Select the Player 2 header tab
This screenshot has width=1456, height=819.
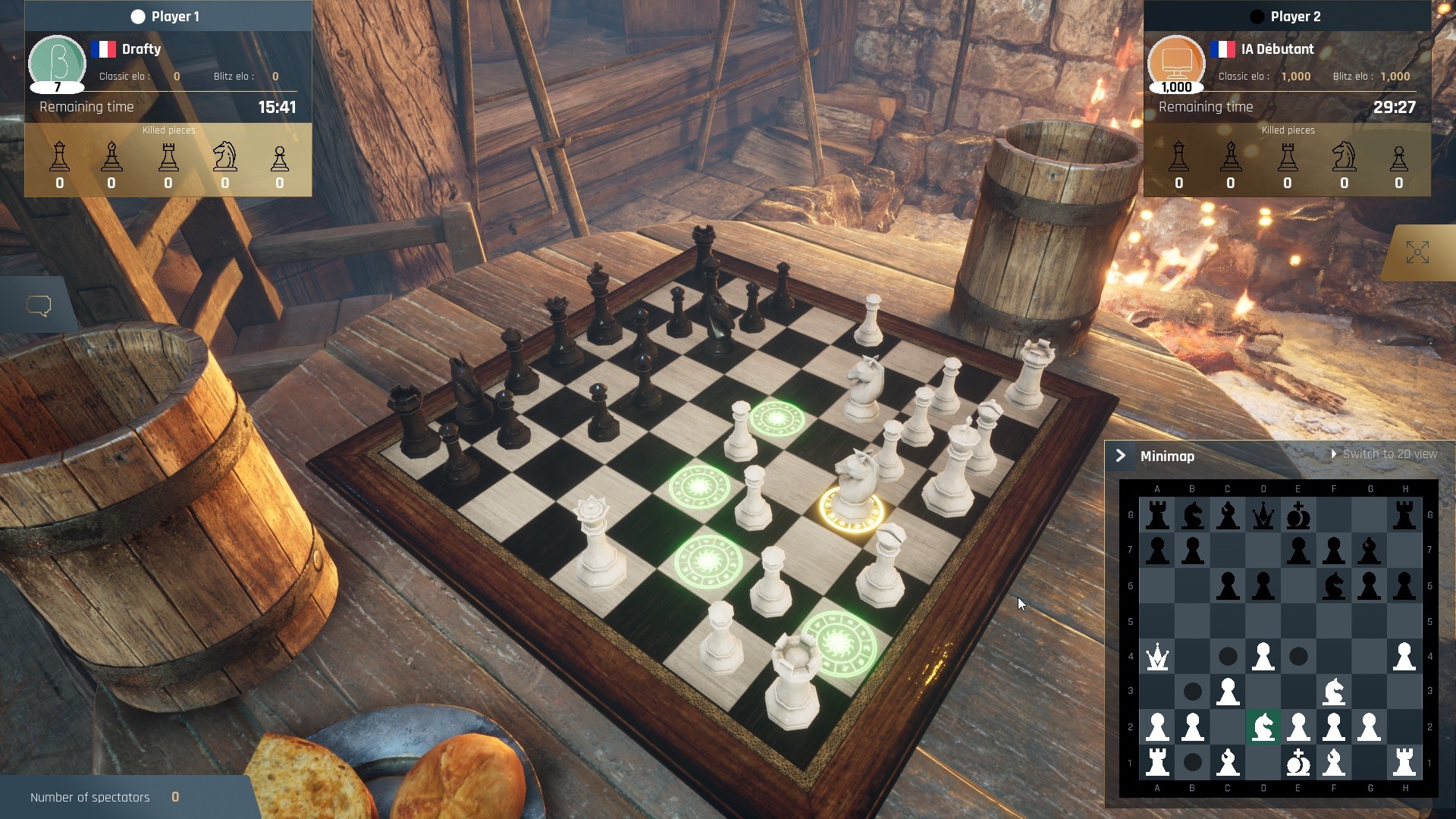coord(1297,15)
